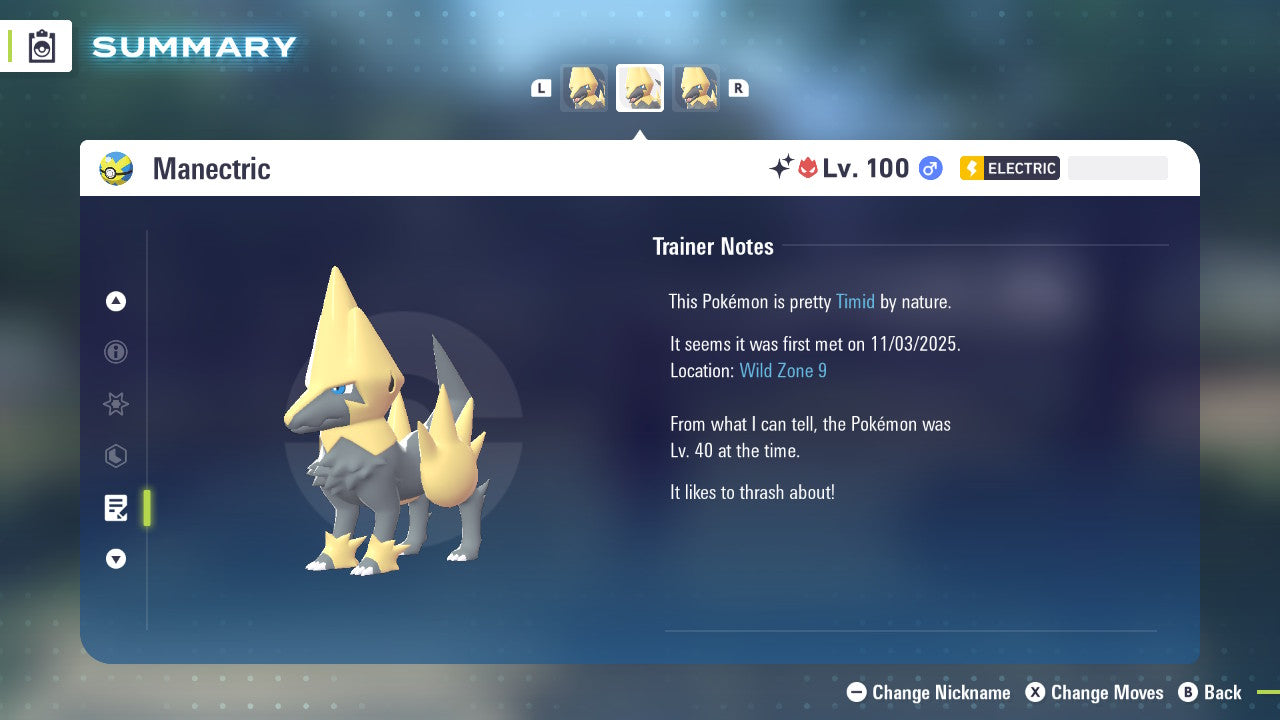The image size is (1280, 720).
Task: Click the Summary clipboard icon top-left
Action: click(41, 46)
